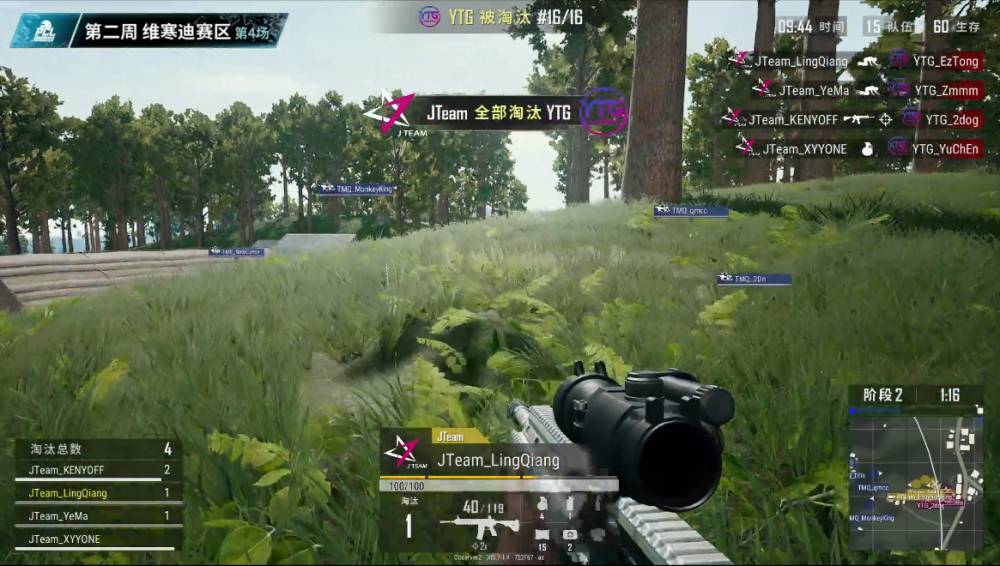Click the first aid kit icon
1000x566 pixels.
[x=570, y=535]
